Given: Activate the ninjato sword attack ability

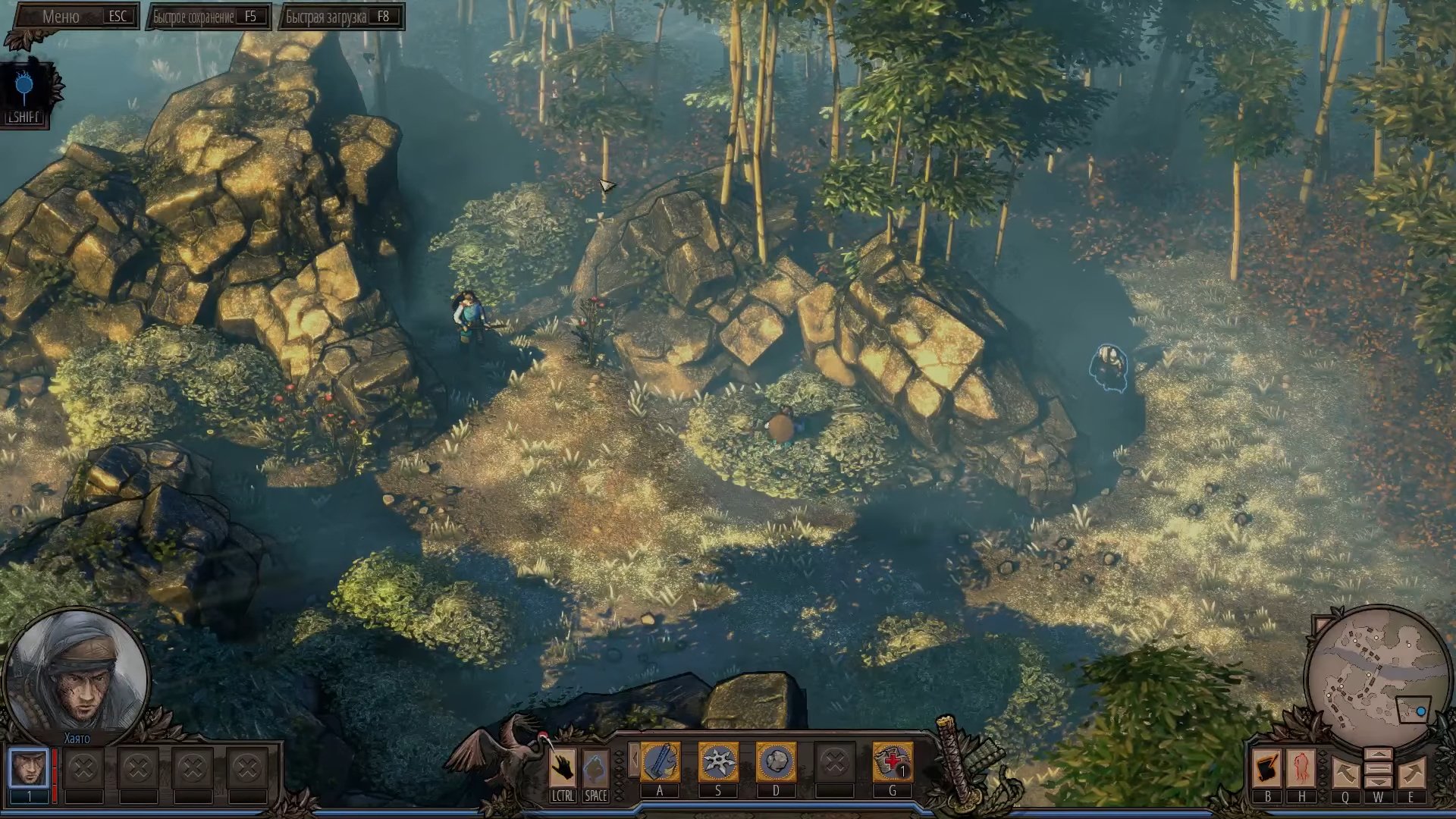Looking at the screenshot, I should pyautogui.click(x=660, y=762).
